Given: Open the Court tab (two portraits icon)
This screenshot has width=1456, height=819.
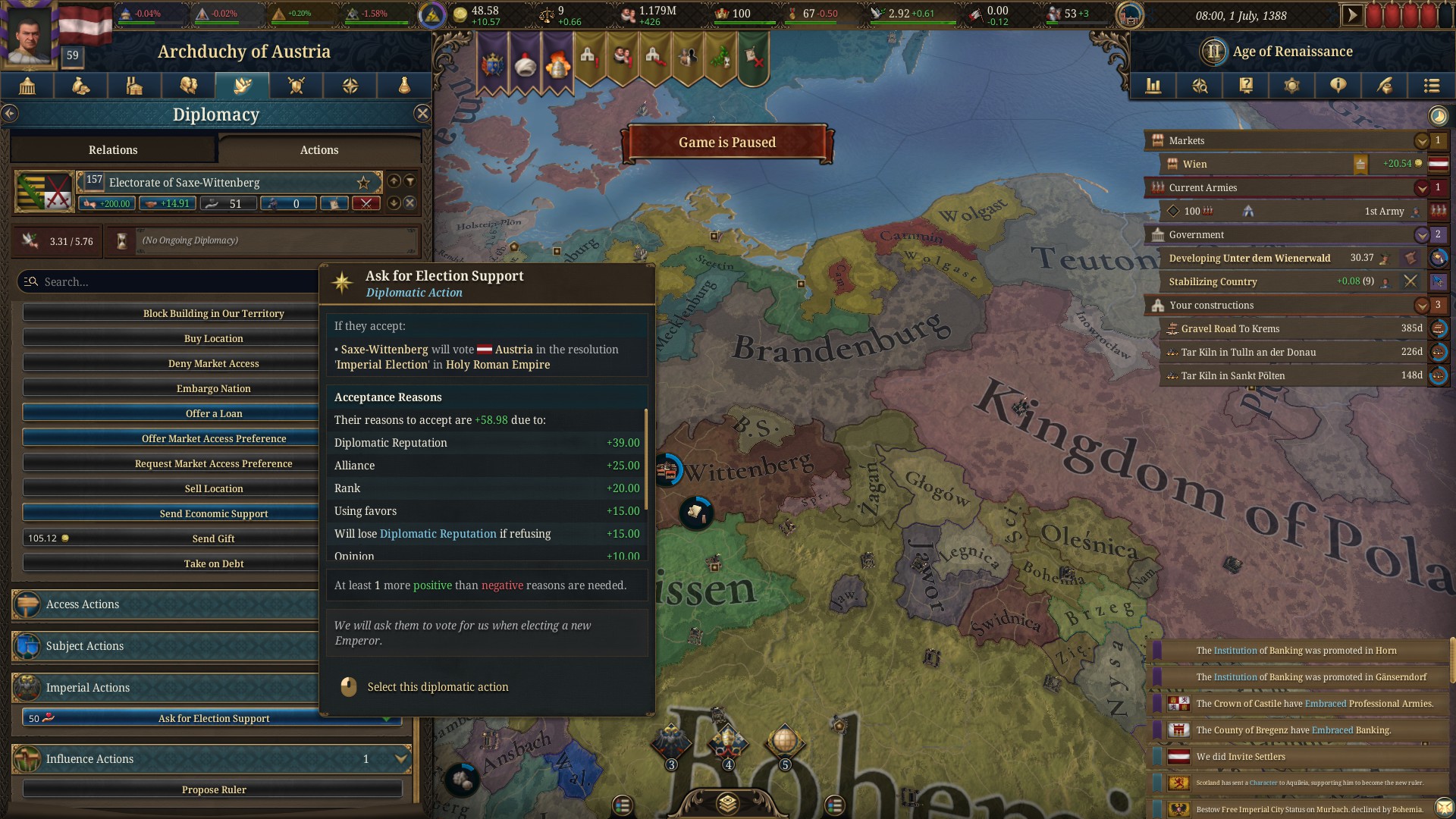Looking at the screenshot, I should point(188,86).
